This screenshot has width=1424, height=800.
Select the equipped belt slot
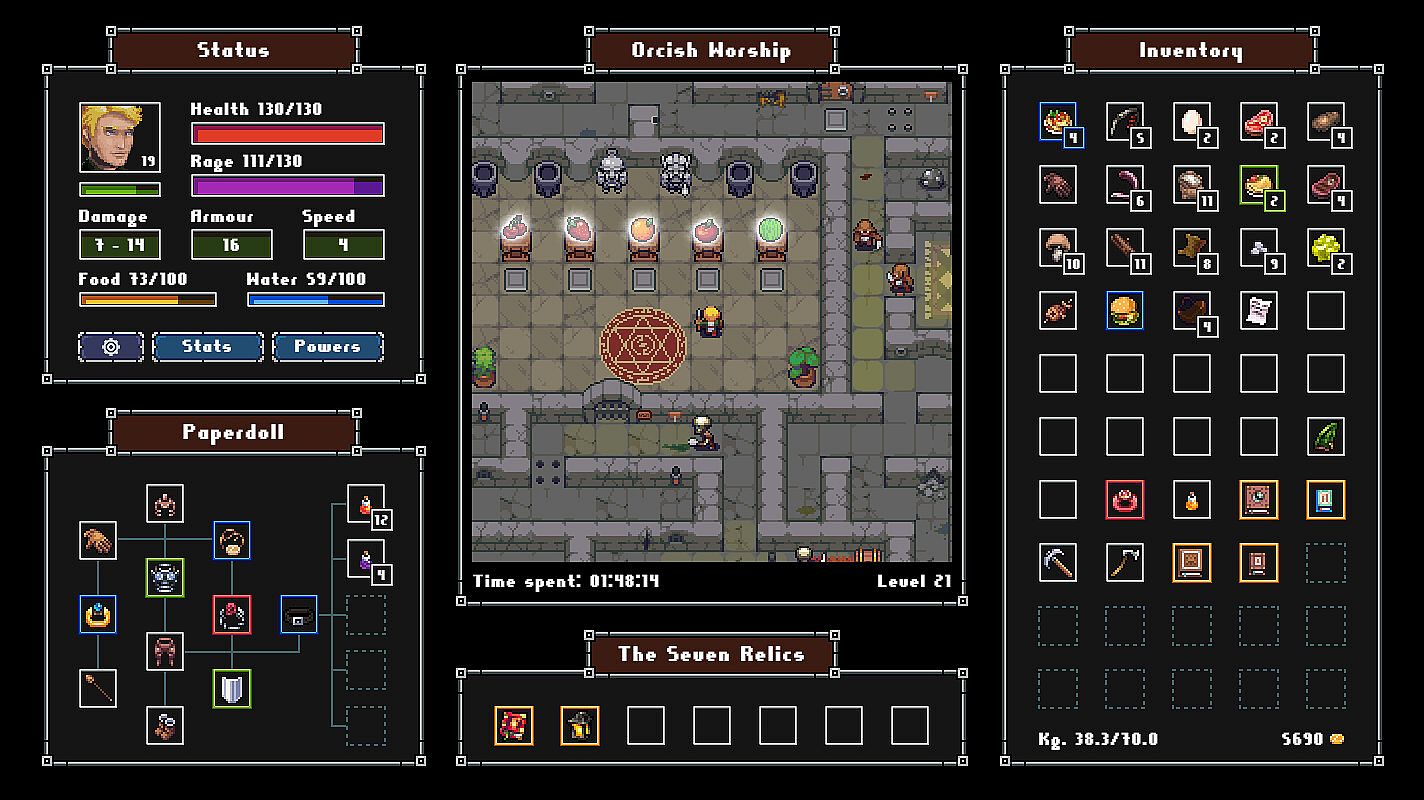click(298, 615)
